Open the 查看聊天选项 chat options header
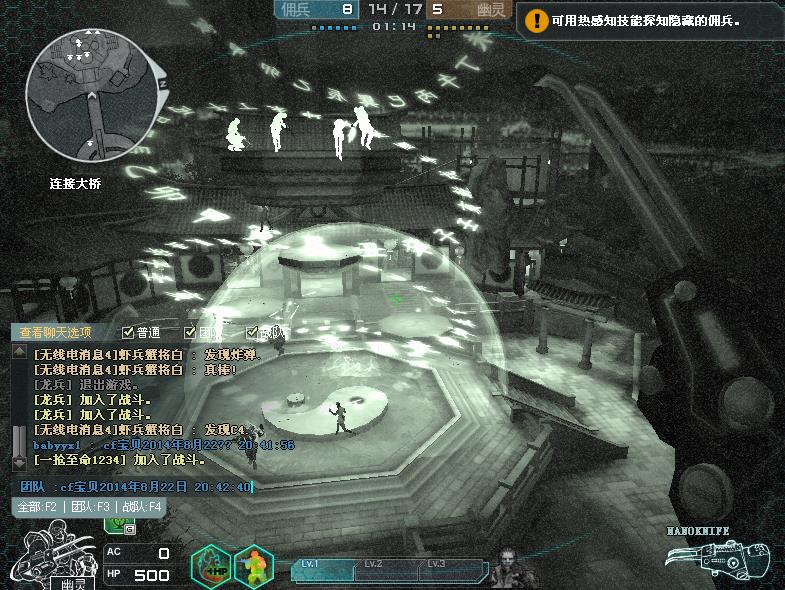Image resolution: width=785 pixels, height=590 pixels. (x=56, y=333)
